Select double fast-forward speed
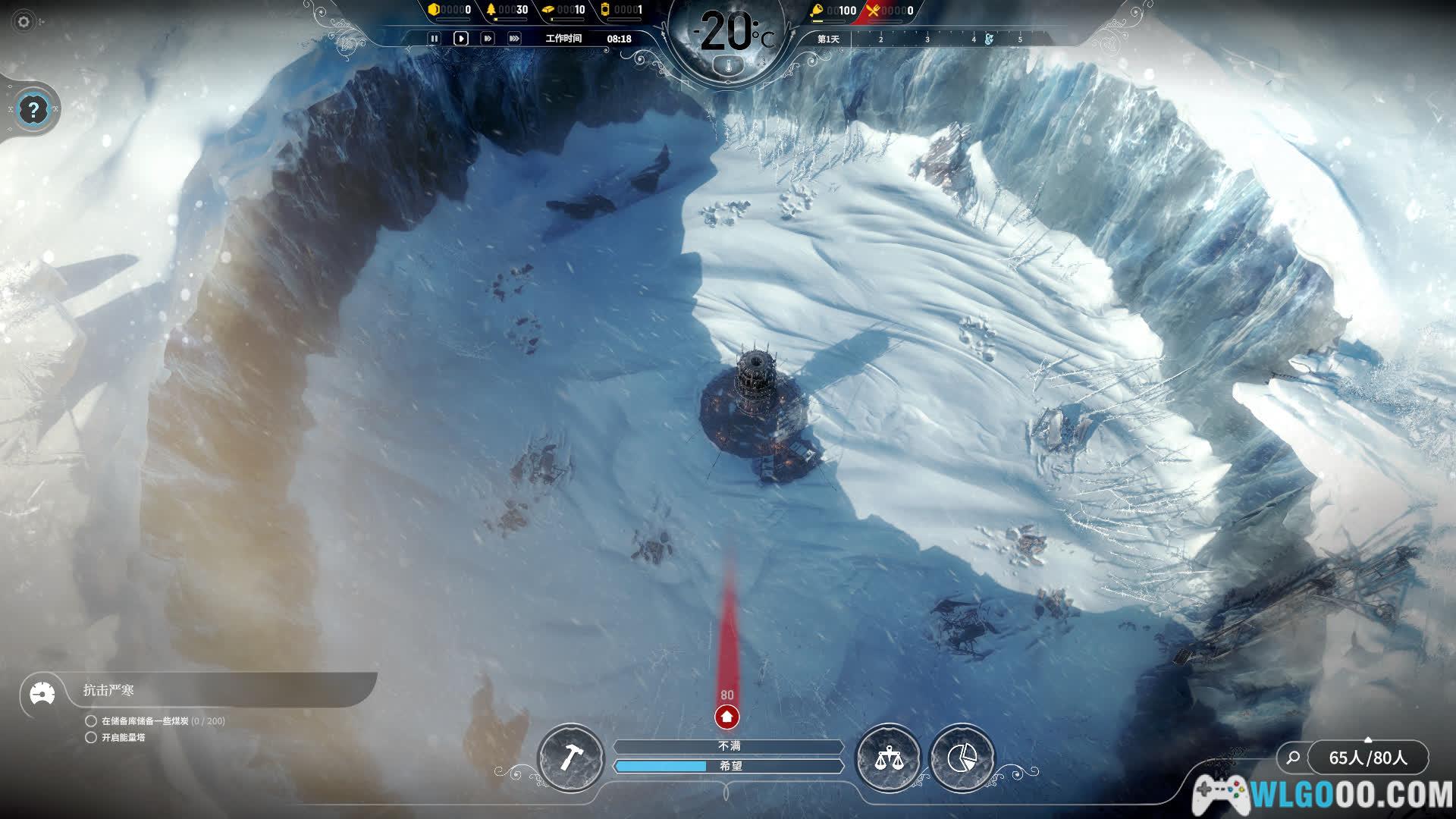 tap(488, 39)
